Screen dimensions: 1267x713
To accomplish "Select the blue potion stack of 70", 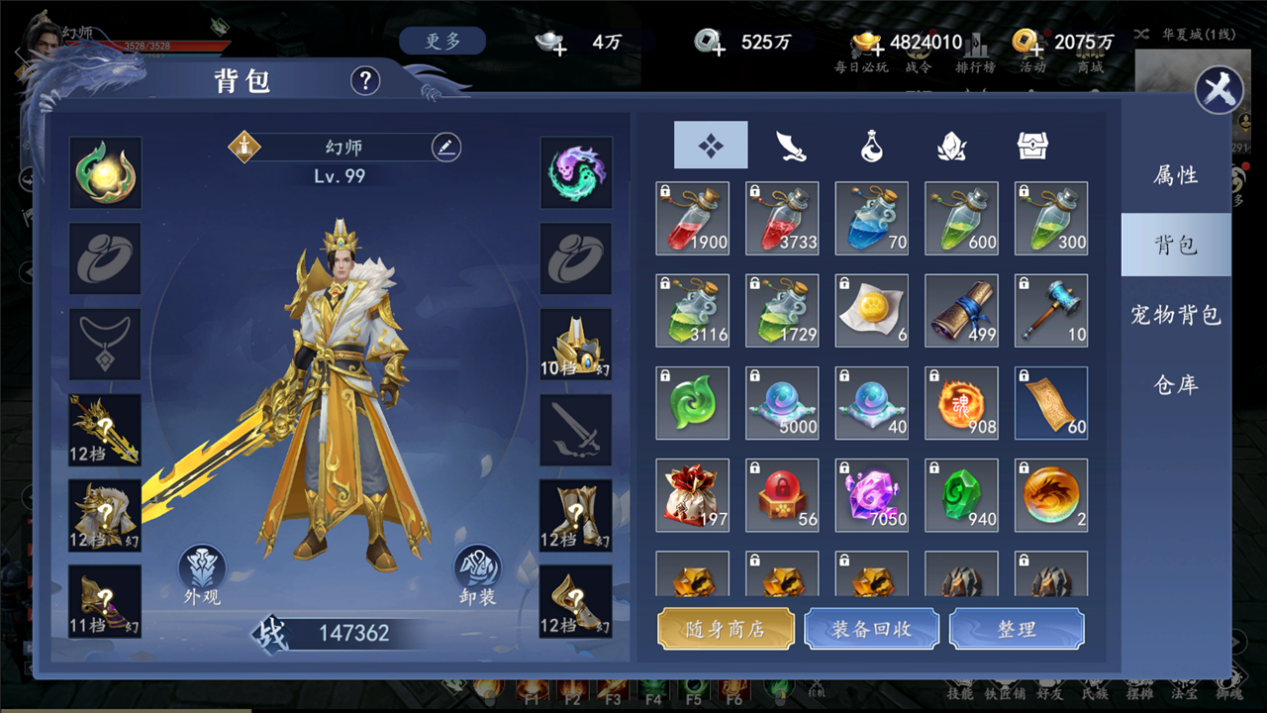I will [871, 218].
